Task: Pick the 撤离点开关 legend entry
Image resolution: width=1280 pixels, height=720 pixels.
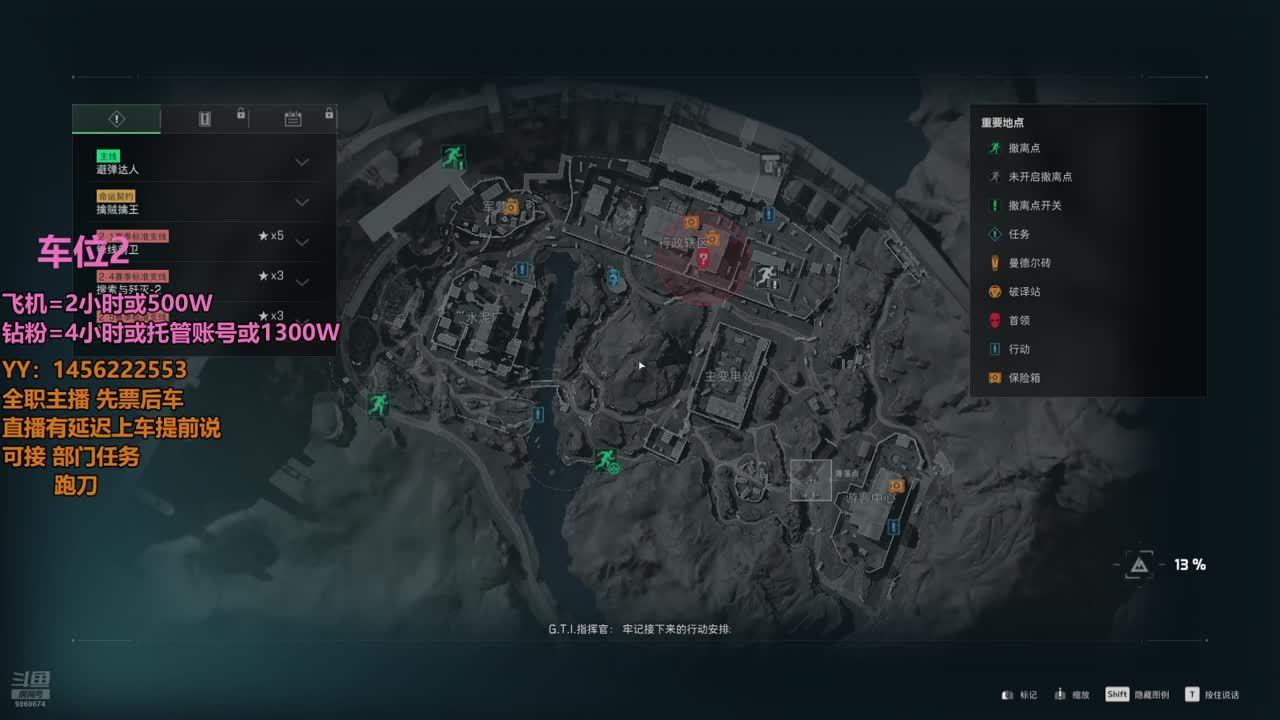Action: click(1034, 206)
